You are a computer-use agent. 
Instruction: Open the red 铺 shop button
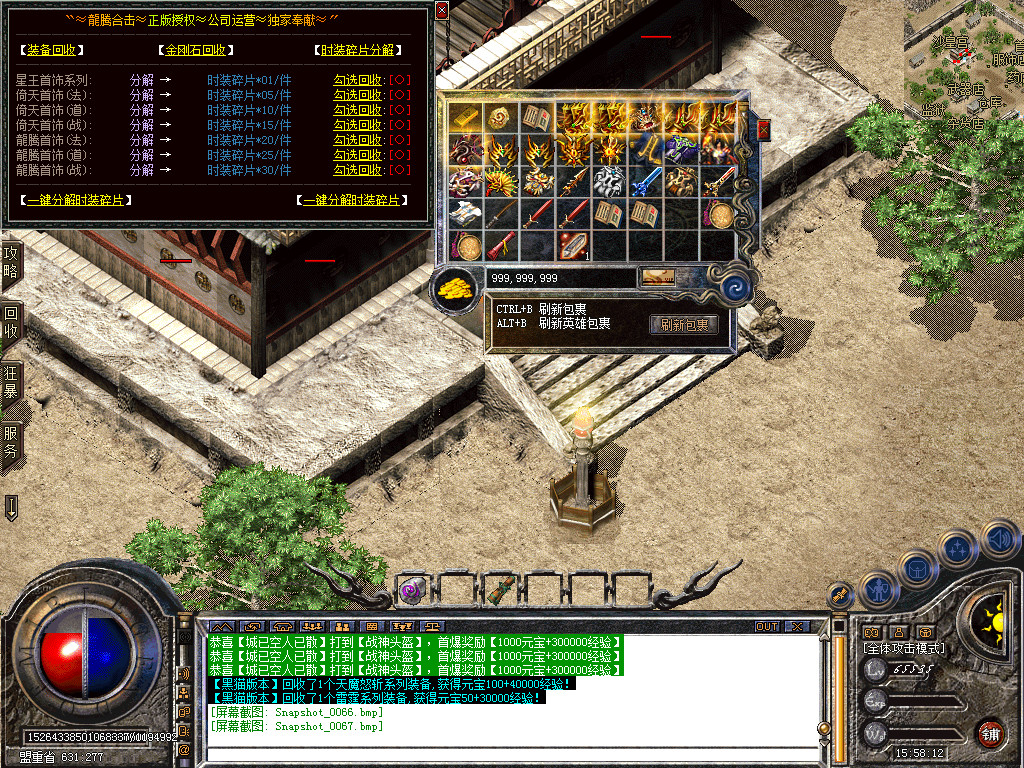coord(990,733)
